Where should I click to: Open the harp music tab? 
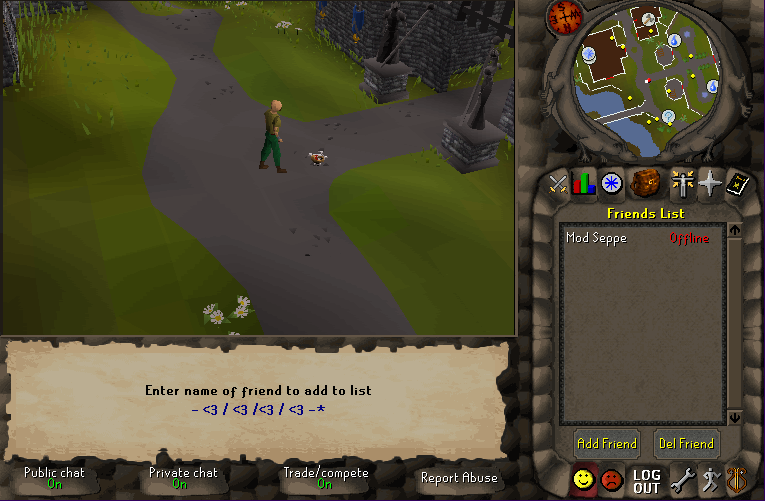point(739,481)
